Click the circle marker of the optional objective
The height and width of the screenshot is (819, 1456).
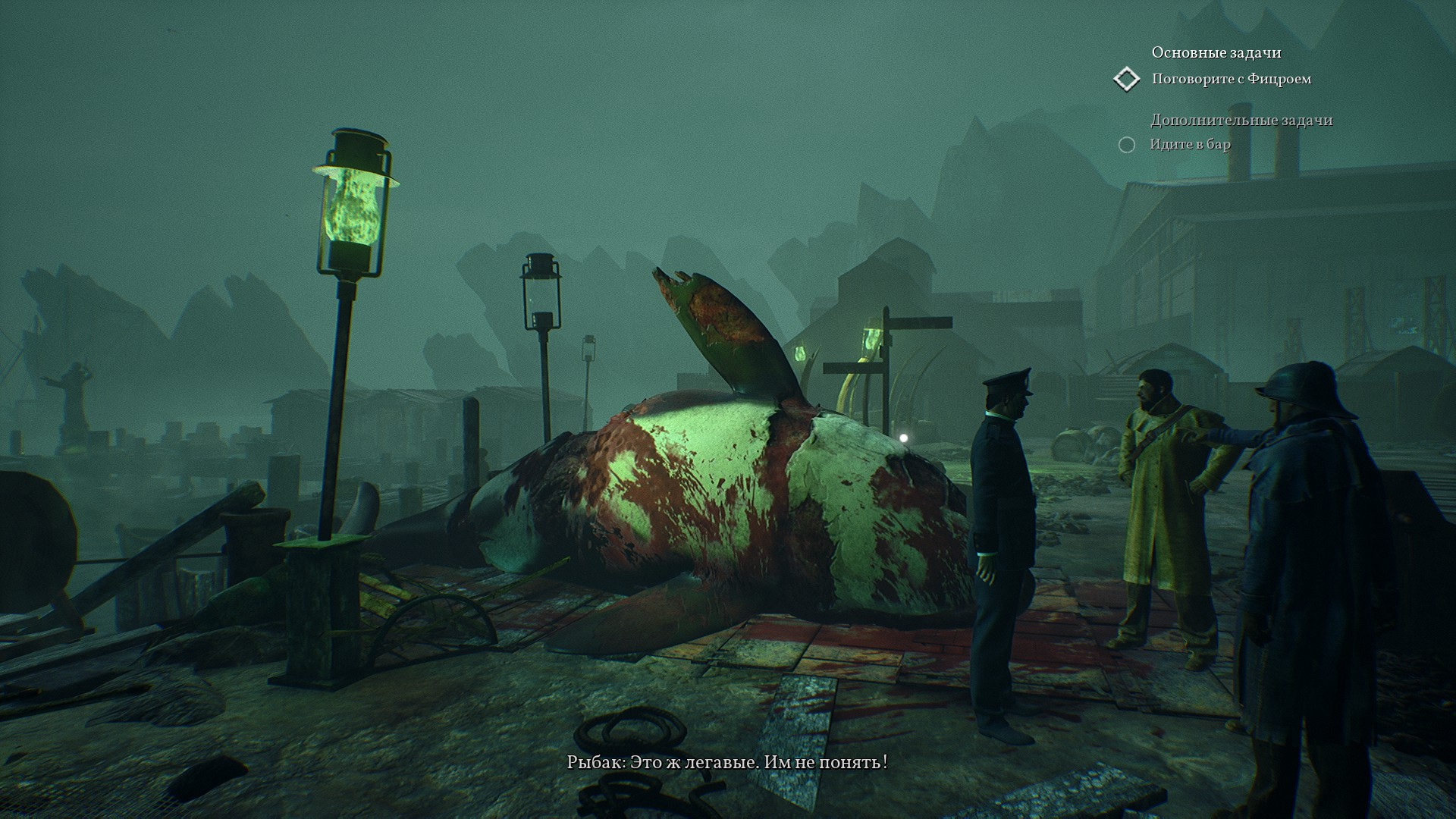[x=1127, y=145]
